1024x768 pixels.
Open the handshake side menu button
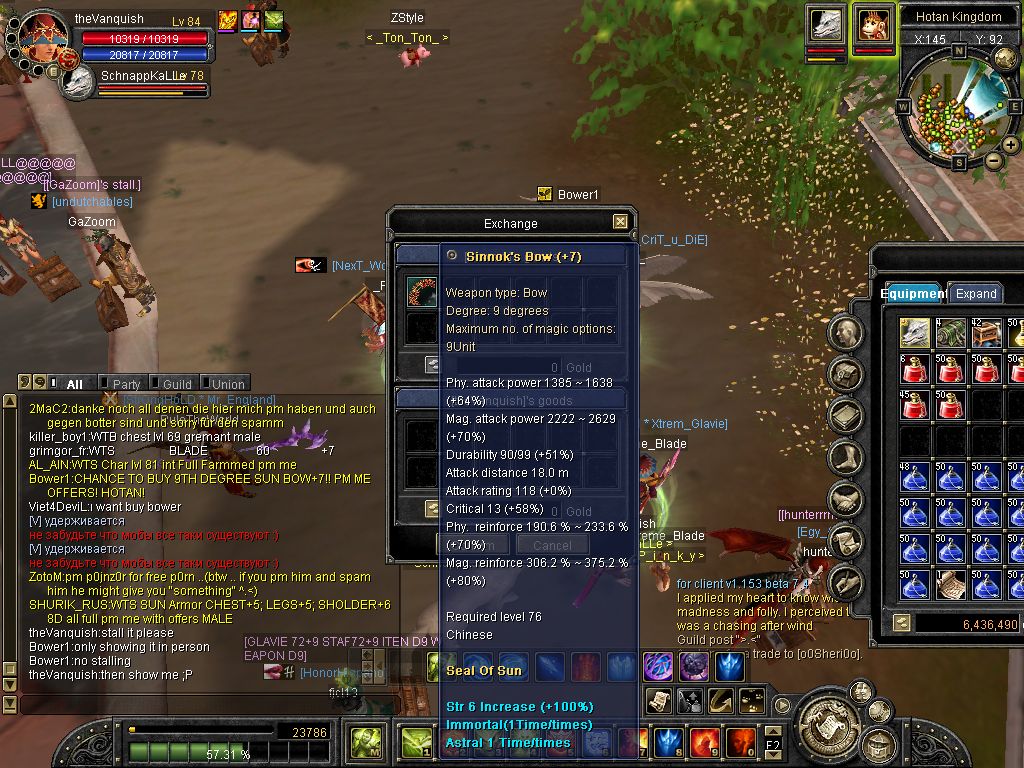pyautogui.click(x=846, y=498)
